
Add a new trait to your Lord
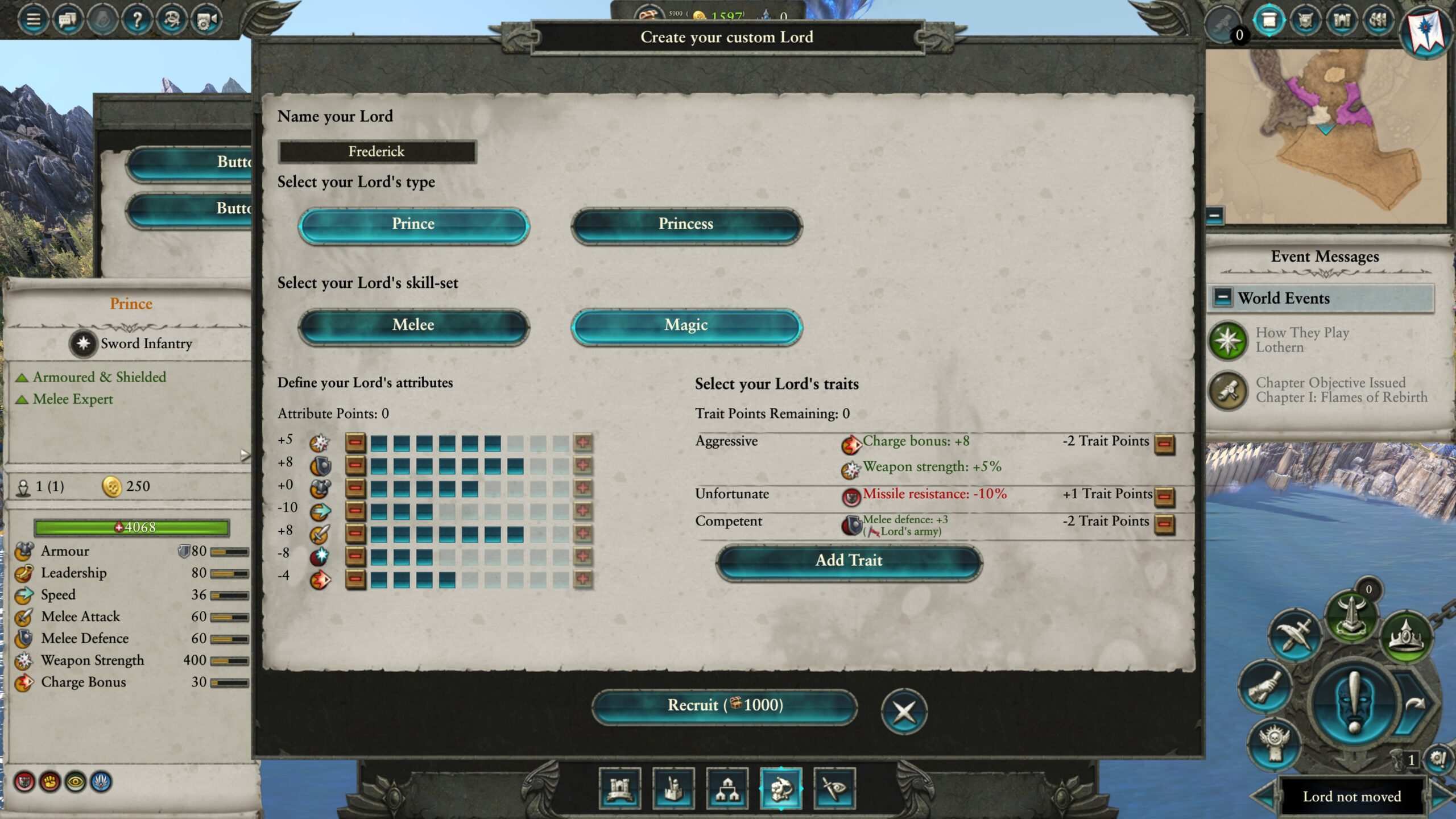849,561
